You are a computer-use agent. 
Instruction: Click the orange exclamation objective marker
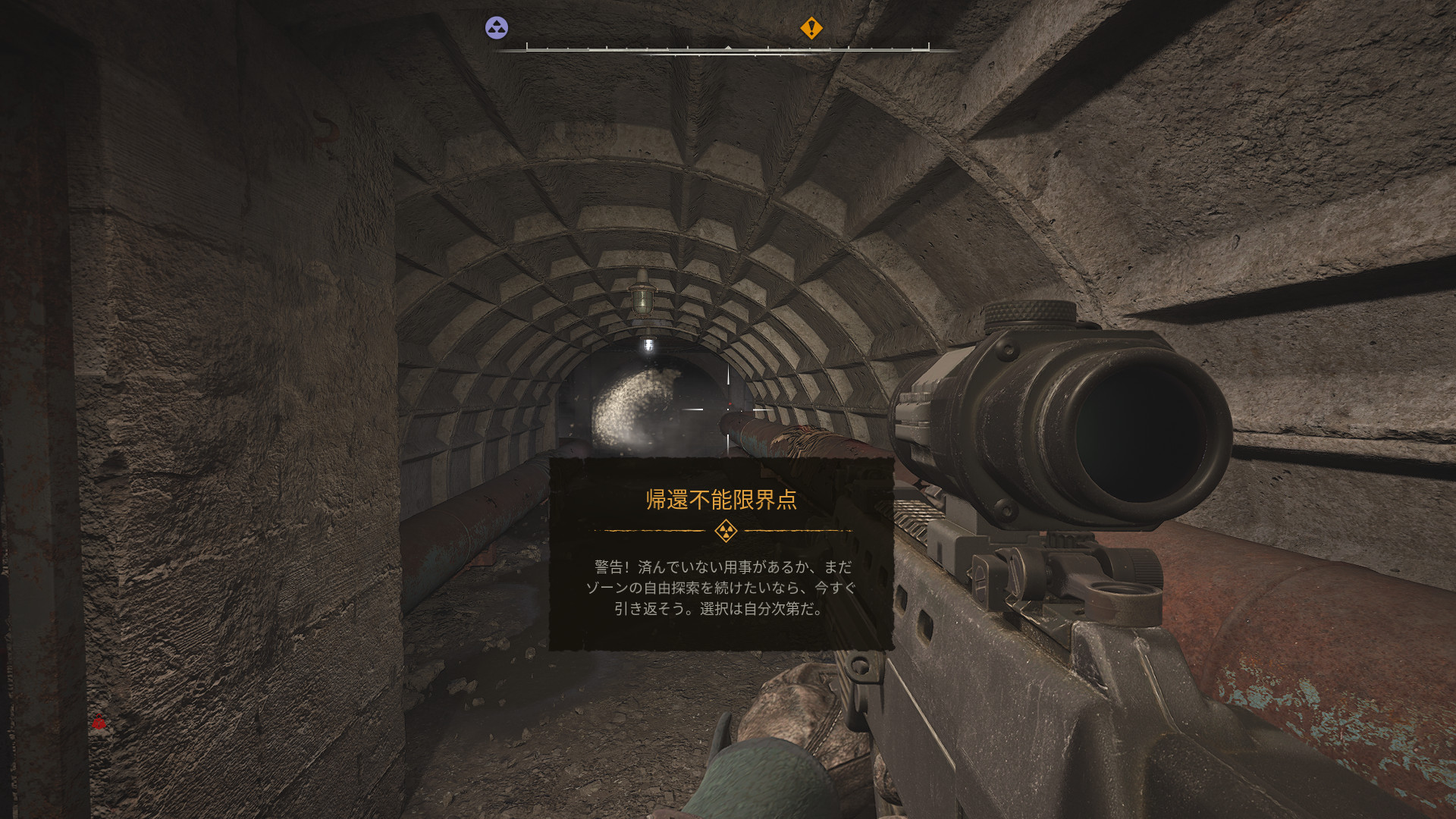pyautogui.click(x=811, y=28)
